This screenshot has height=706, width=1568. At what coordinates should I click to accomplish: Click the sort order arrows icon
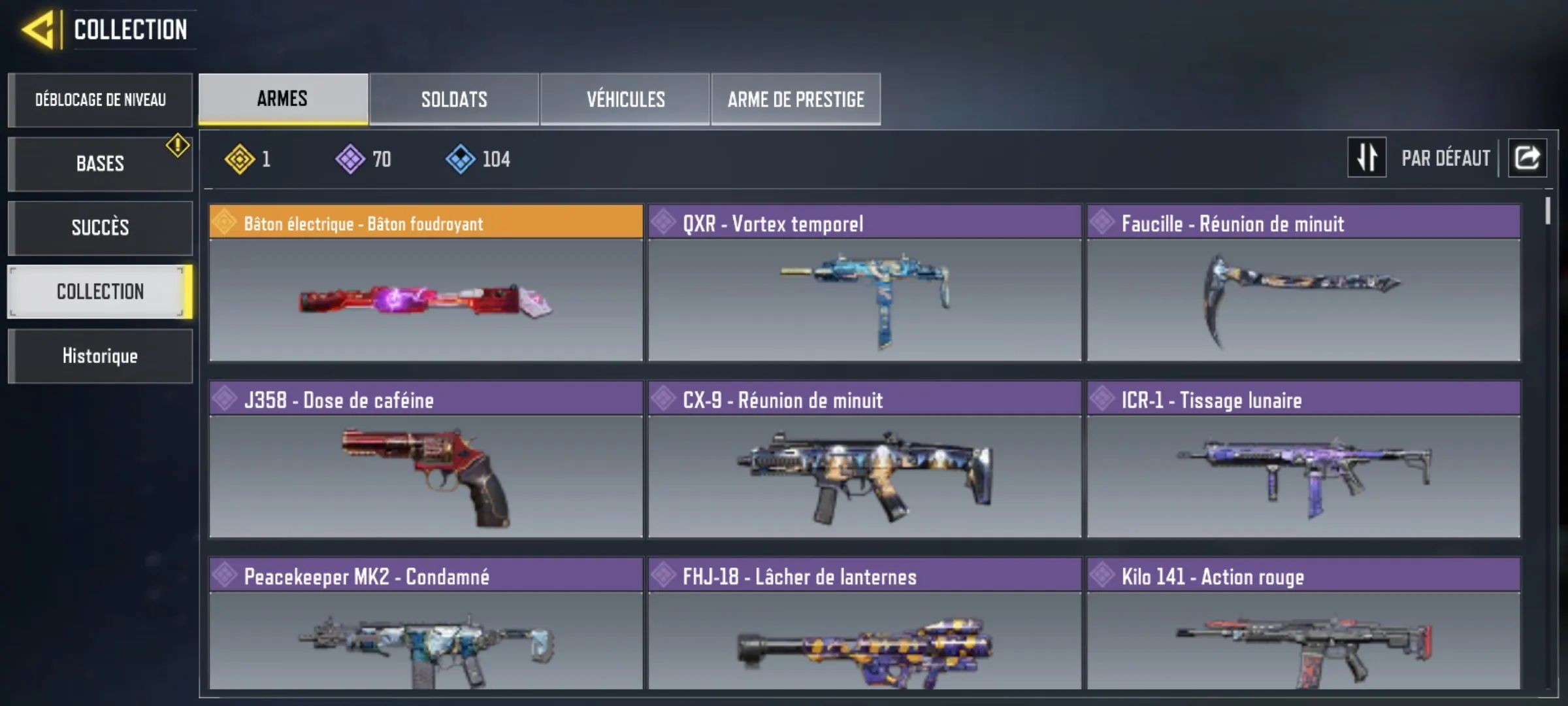tap(1367, 156)
